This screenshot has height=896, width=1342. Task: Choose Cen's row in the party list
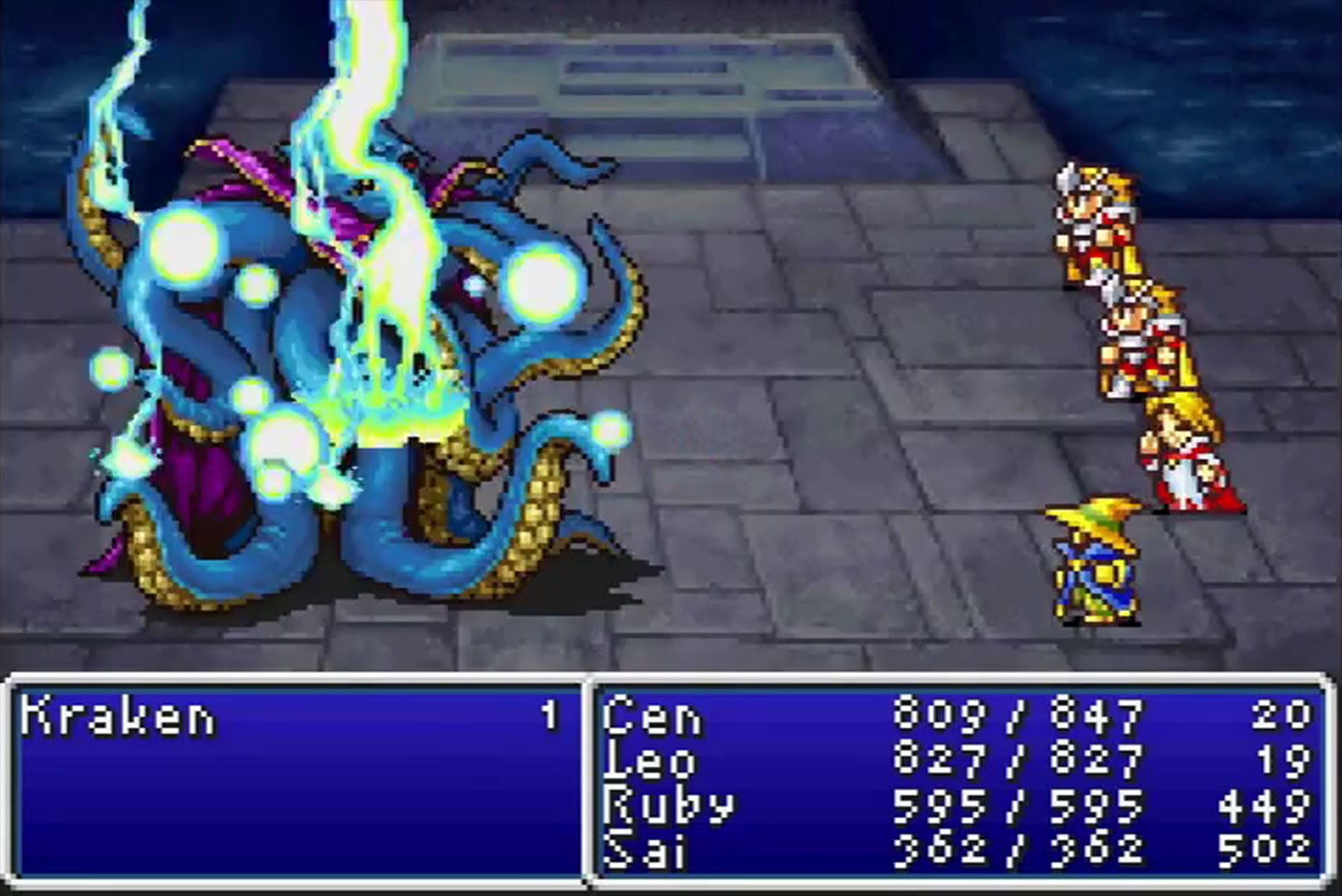[651, 717]
